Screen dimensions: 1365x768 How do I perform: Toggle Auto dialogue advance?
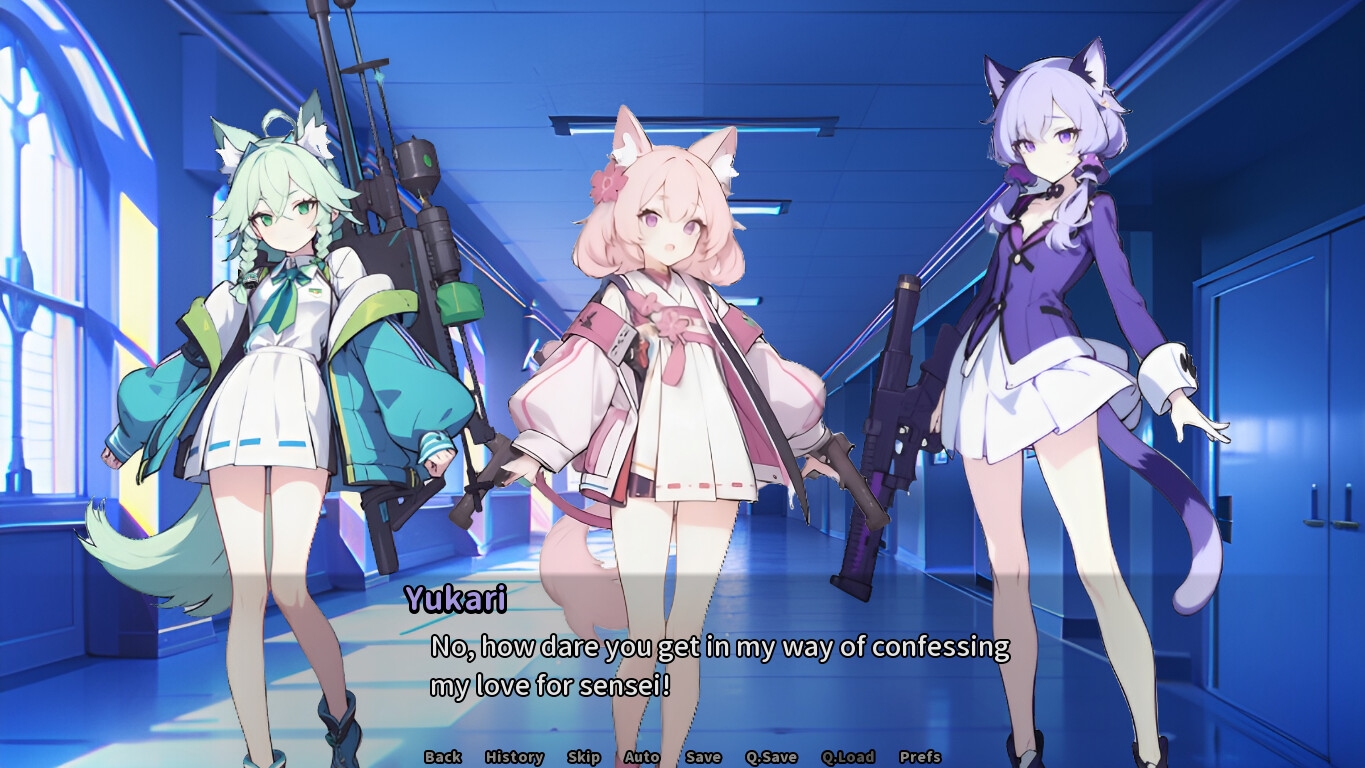pos(642,757)
